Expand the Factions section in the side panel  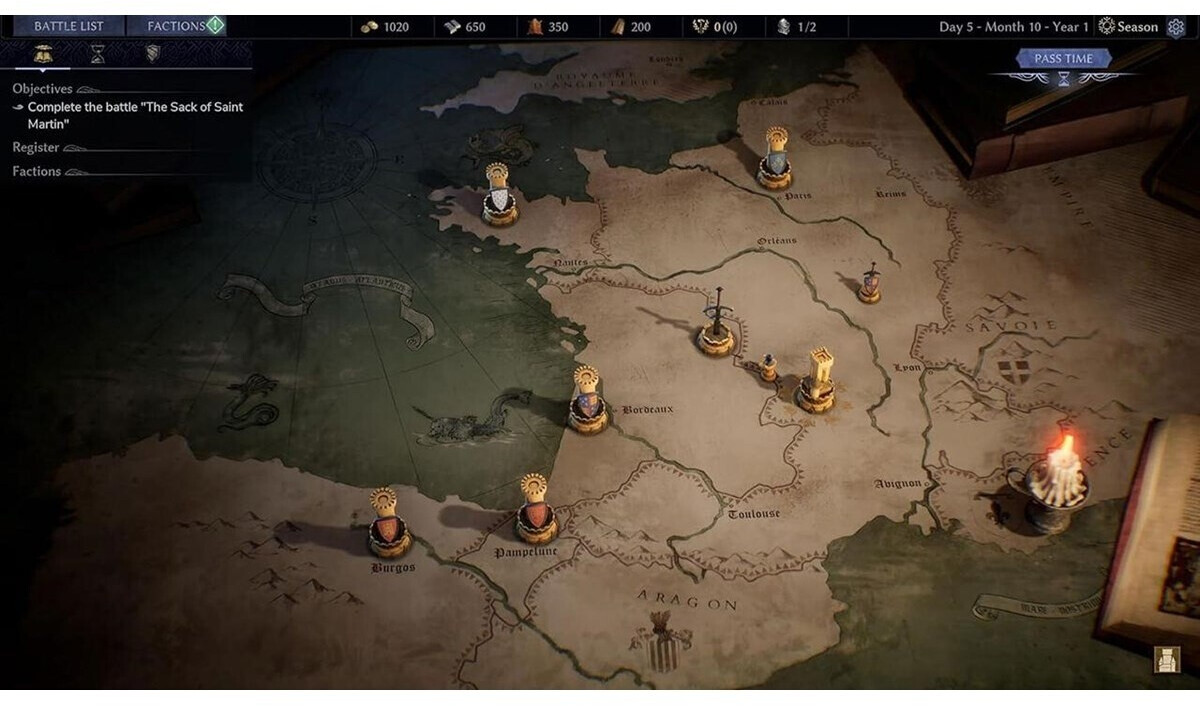[37, 172]
